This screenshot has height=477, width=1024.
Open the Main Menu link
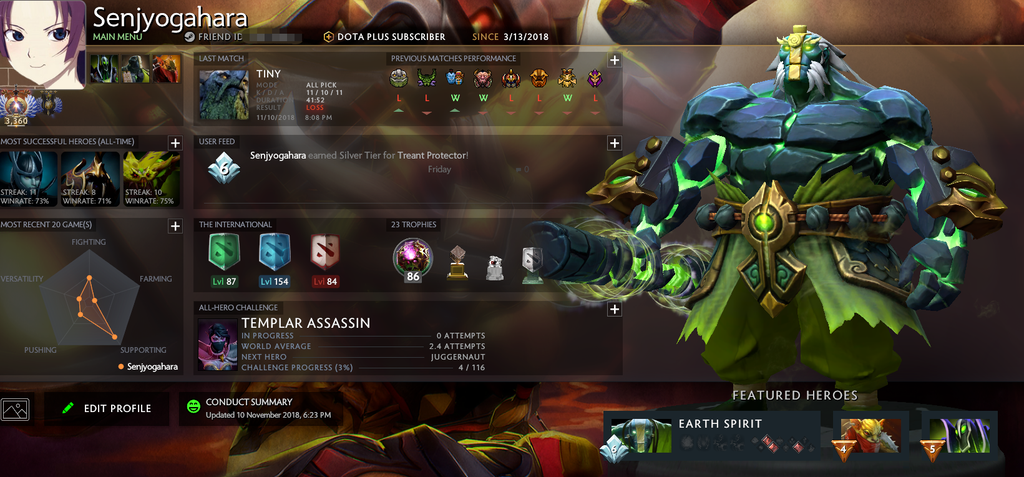117,37
